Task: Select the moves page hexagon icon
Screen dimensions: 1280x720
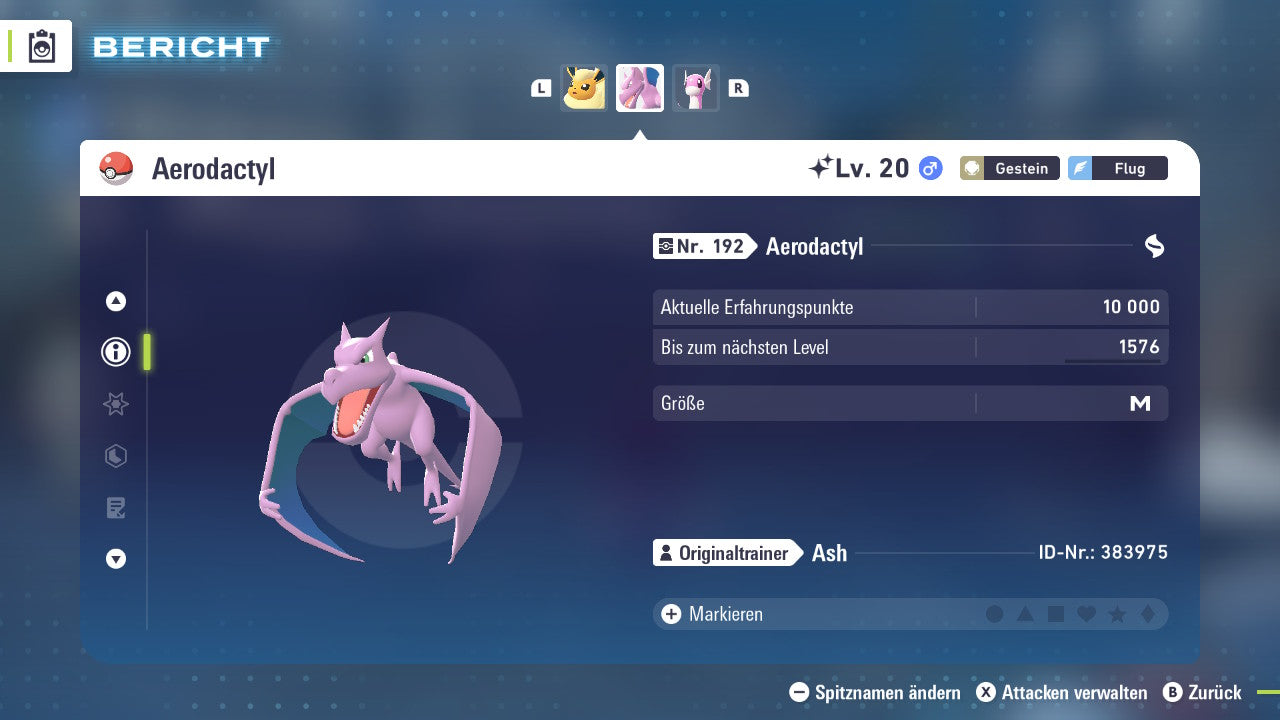Action: coord(115,456)
